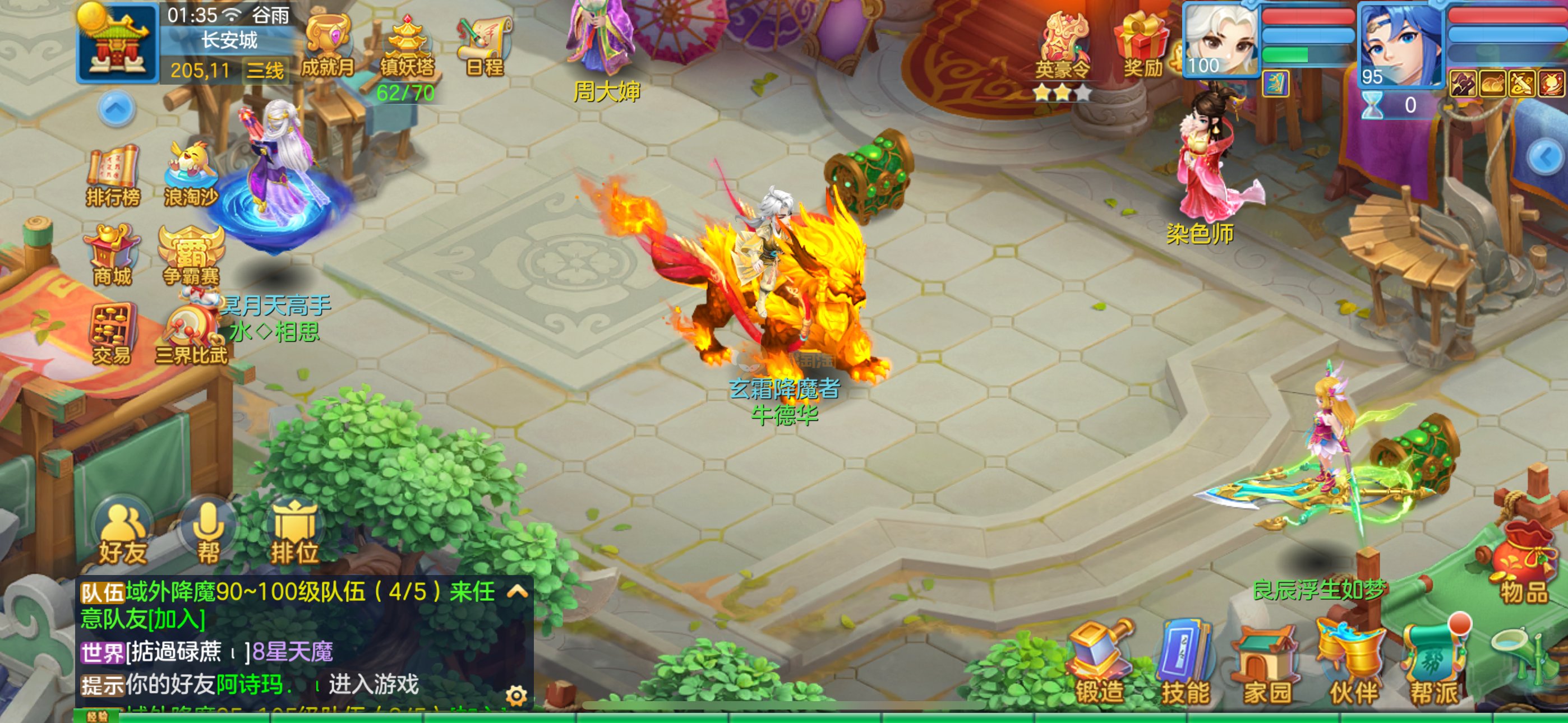Open the 争霸赛 tournament icon

191,254
